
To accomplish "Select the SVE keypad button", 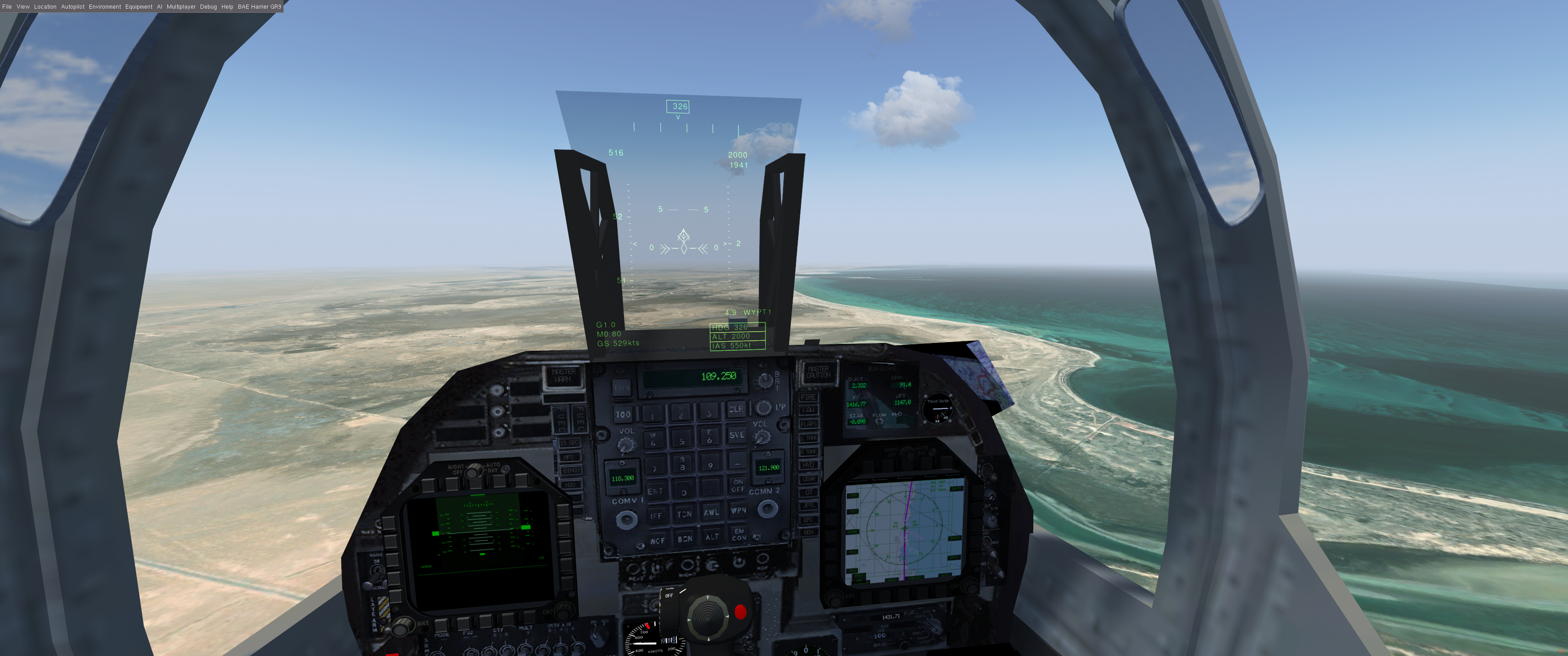I will click(737, 435).
